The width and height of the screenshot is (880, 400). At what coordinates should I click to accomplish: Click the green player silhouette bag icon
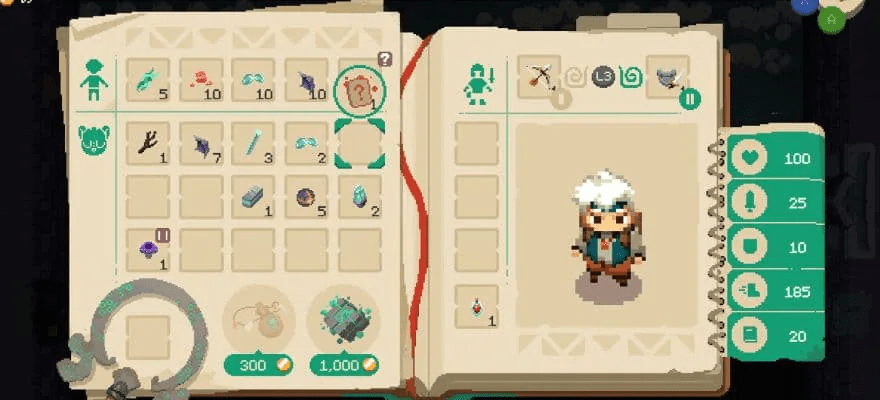[x=93, y=80]
